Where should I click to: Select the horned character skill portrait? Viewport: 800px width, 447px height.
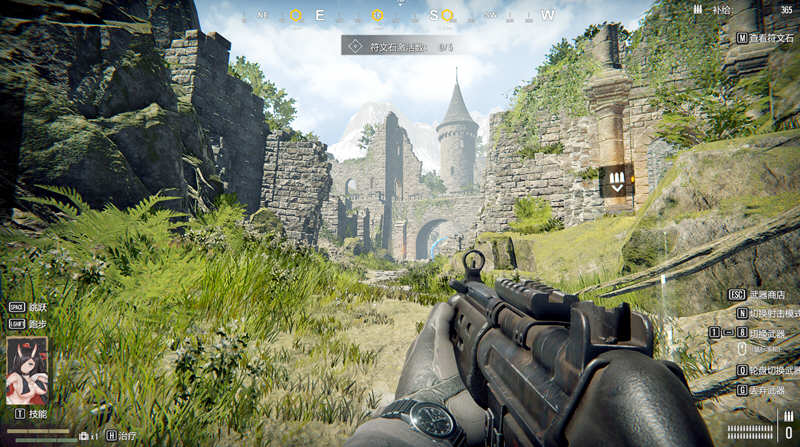pyautogui.click(x=27, y=370)
